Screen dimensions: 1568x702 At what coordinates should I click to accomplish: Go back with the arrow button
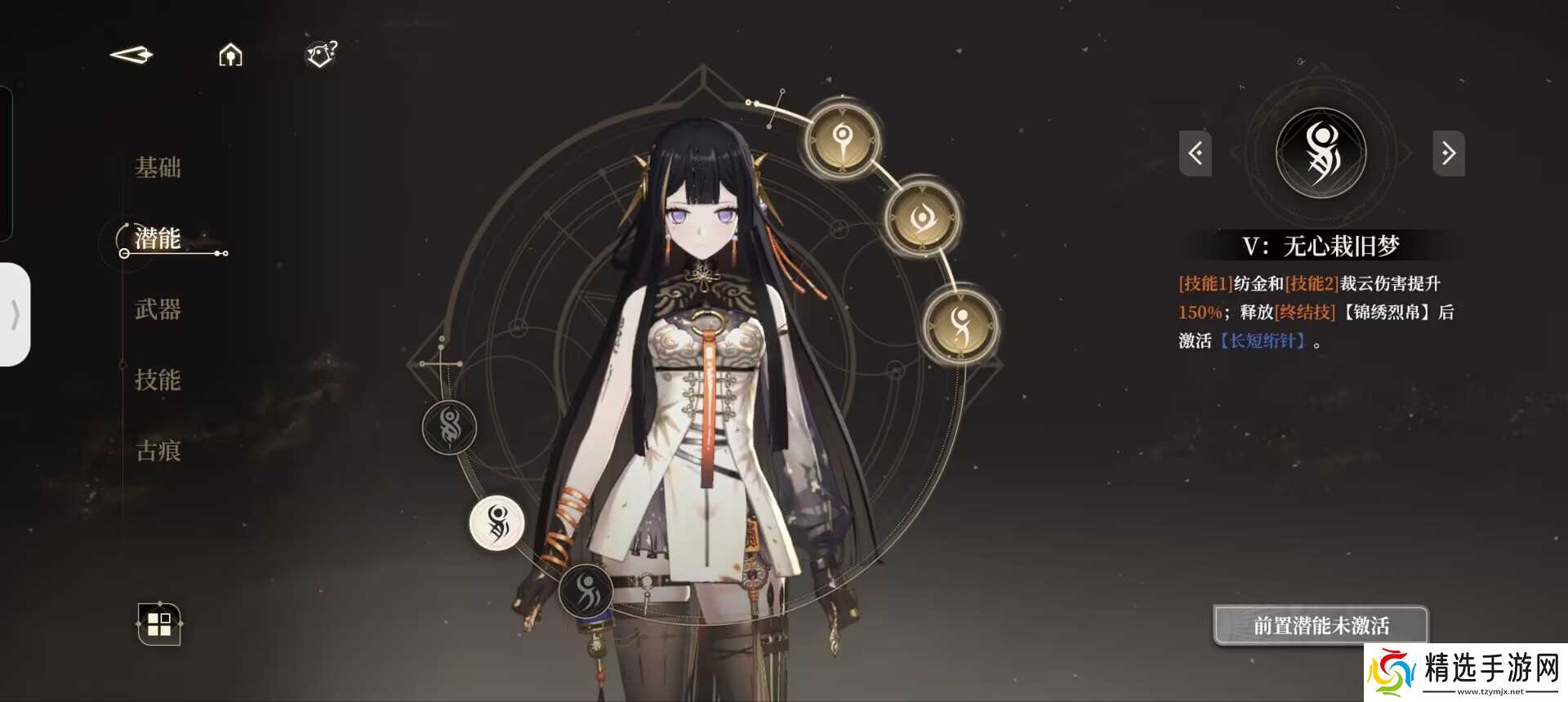[x=131, y=56]
